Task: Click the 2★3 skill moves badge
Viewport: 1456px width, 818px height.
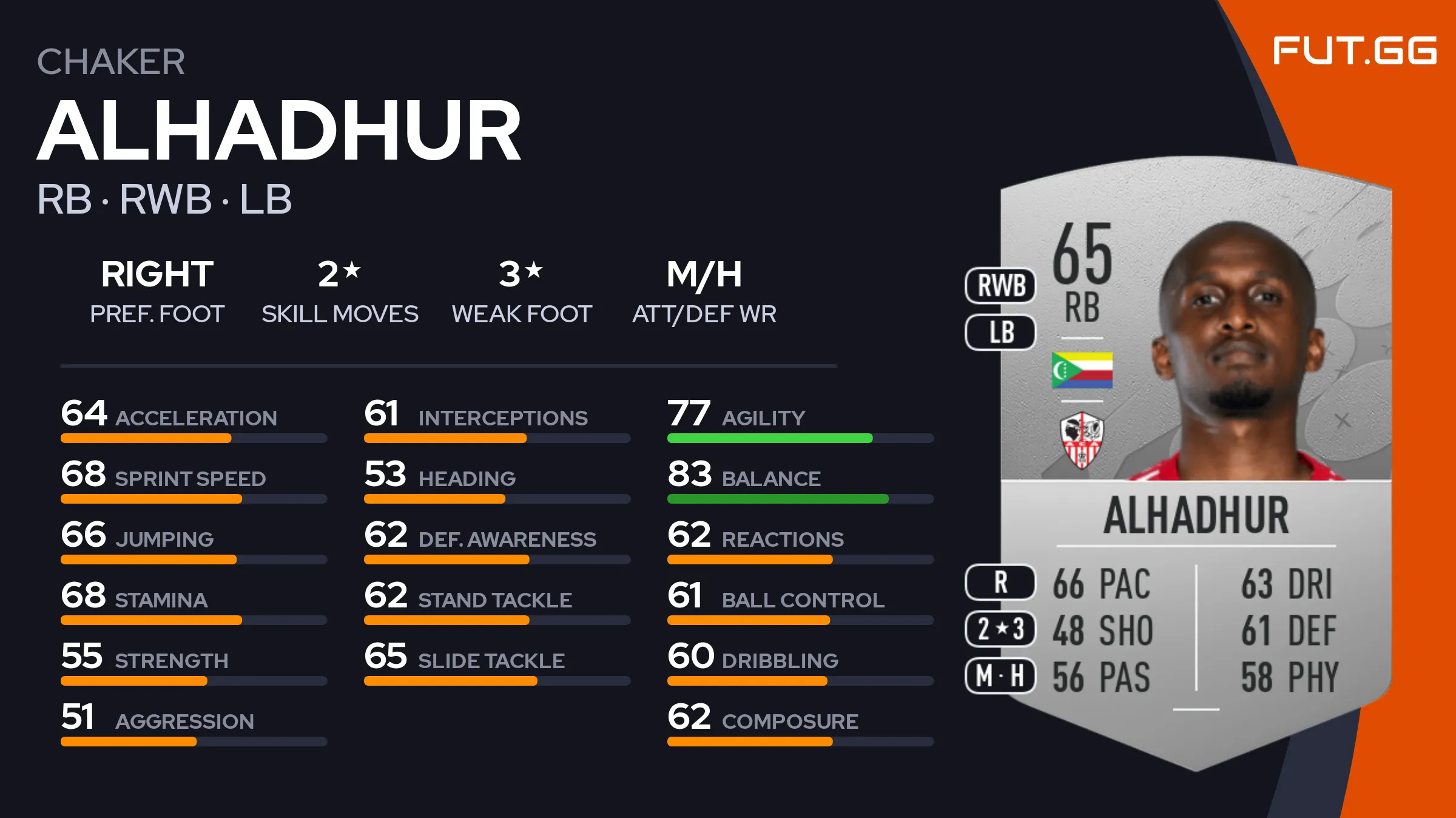Action: (x=1000, y=629)
